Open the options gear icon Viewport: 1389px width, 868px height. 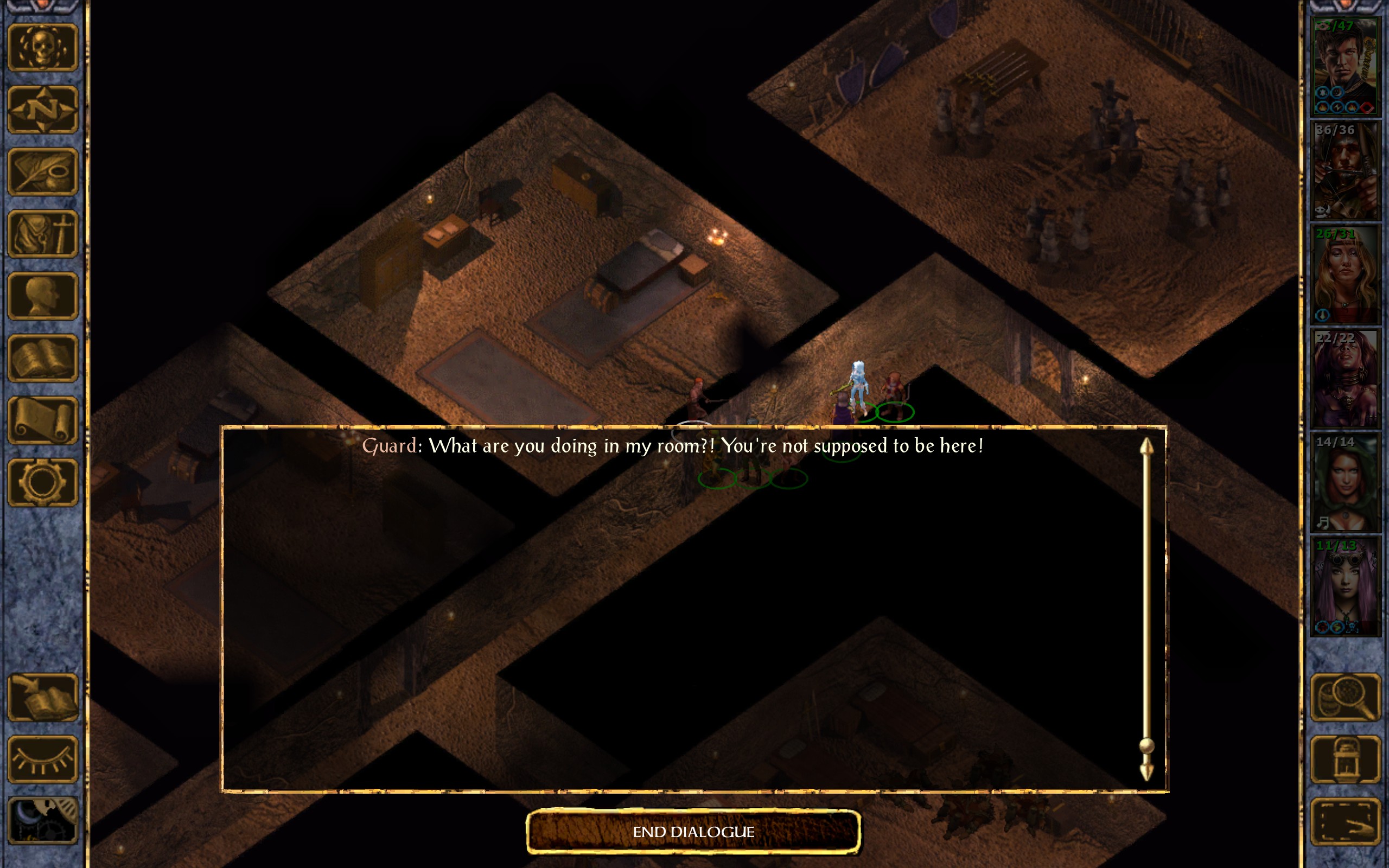point(42,482)
